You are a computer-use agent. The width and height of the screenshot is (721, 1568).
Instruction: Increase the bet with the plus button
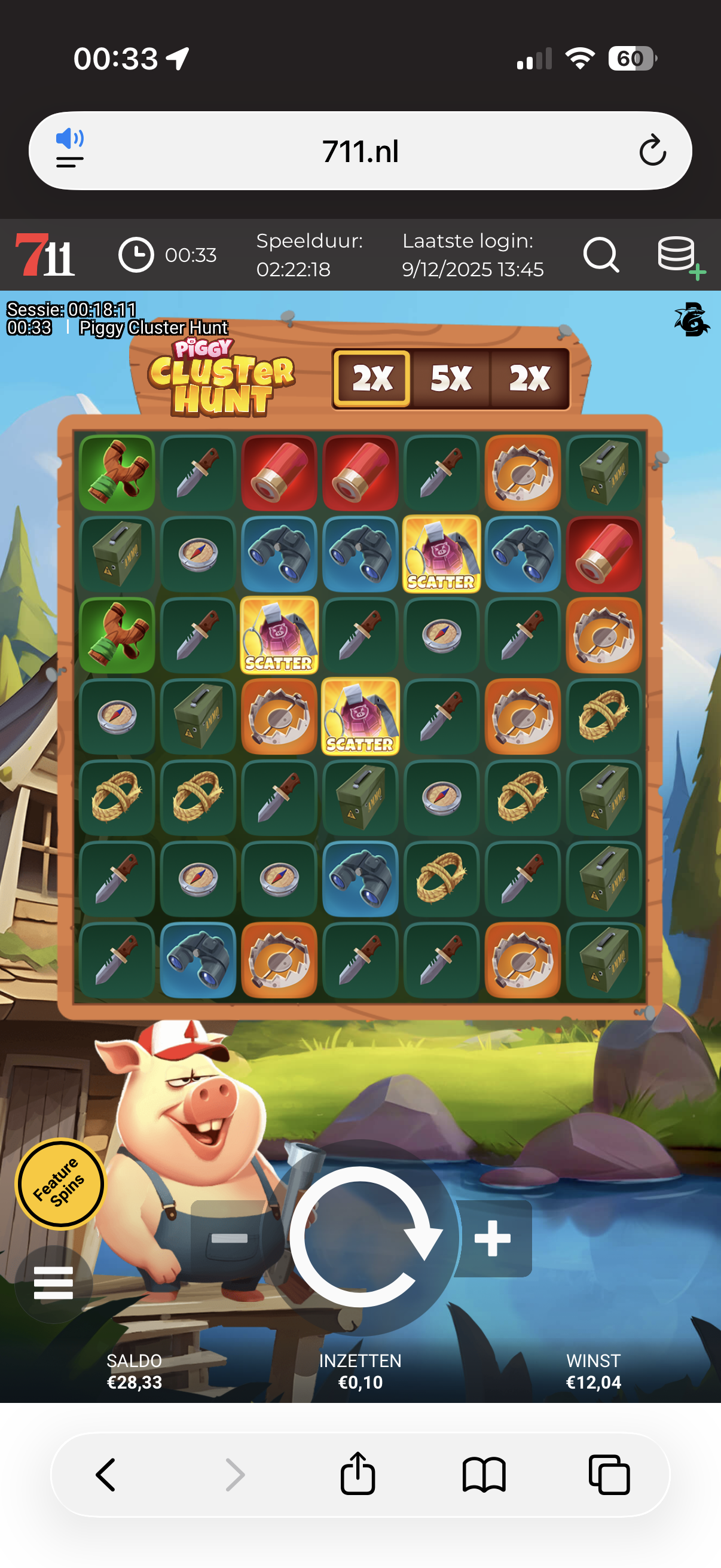tap(493, 1238)
